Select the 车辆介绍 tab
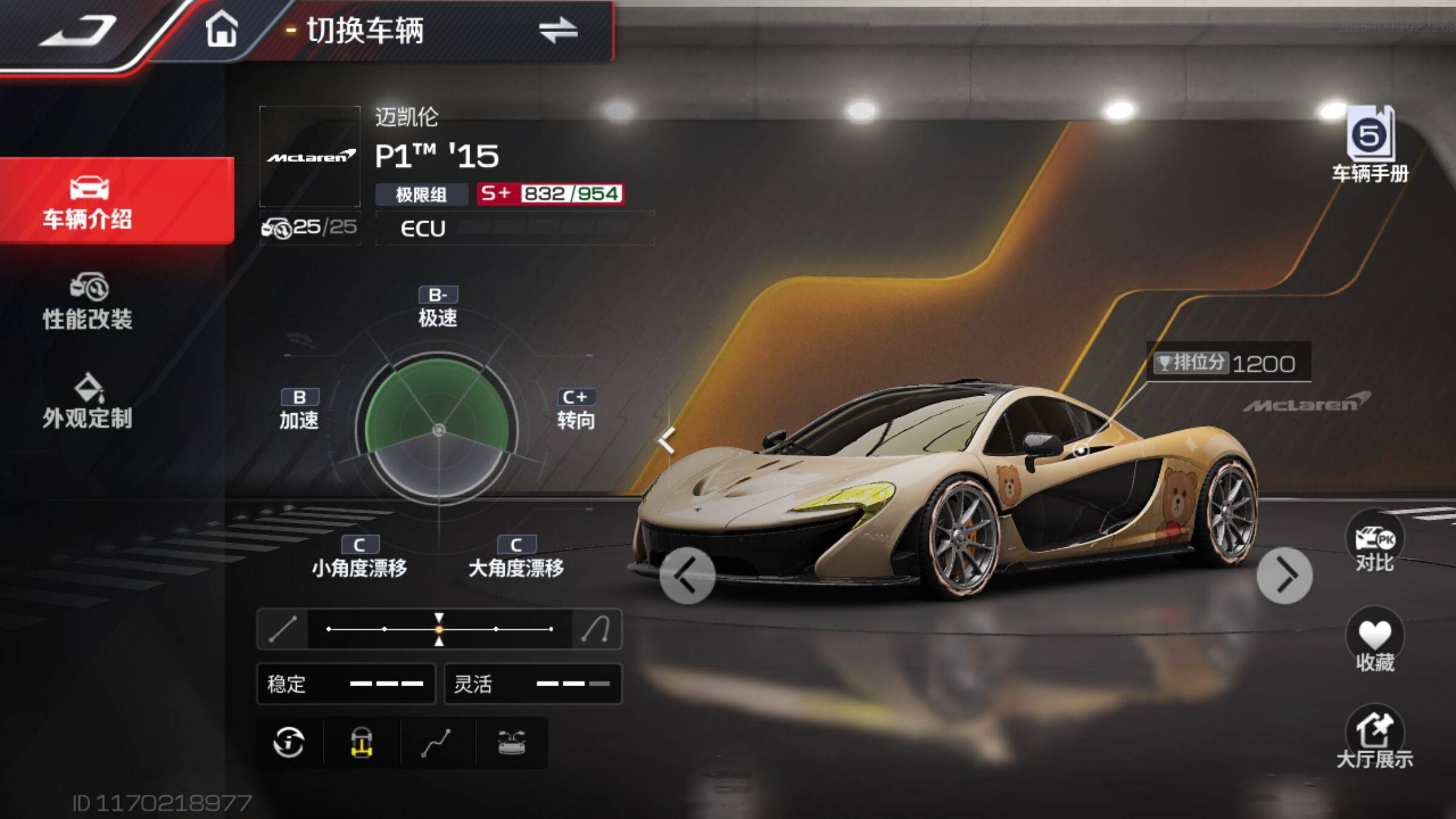Screen dimensions: 1456x819 point(87,201)
